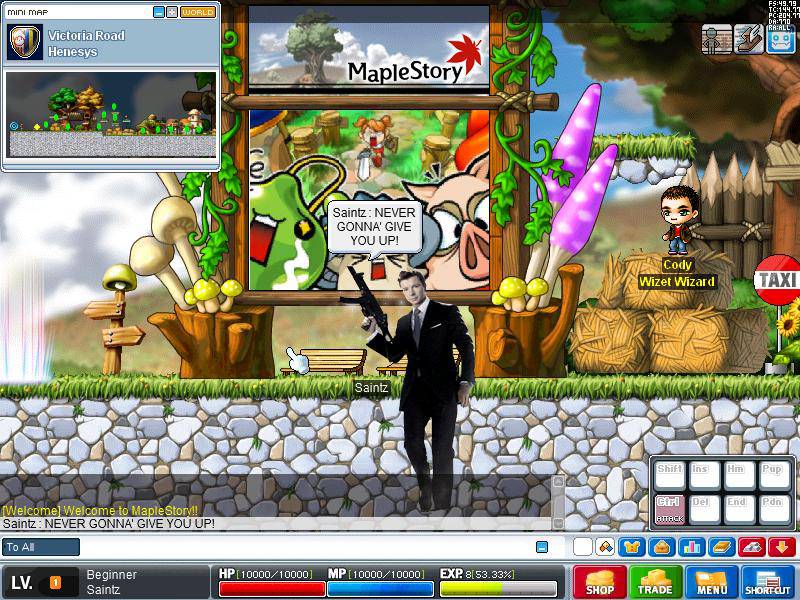Click the standing figure buff icon
Image resolution: width=800 pixels, height=600 pixels.
[715, 39]
